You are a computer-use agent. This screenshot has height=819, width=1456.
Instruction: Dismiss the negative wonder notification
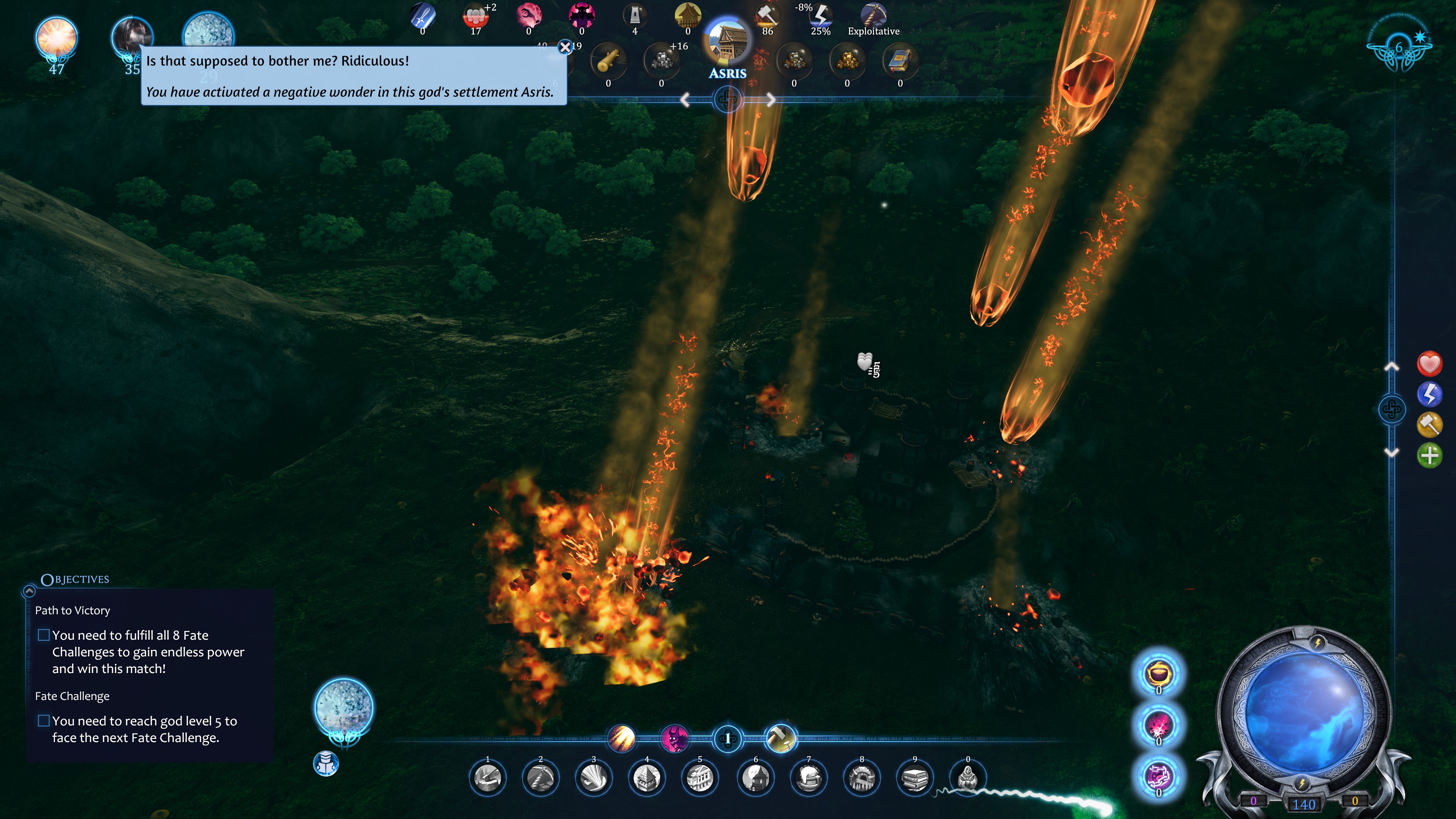click(x=565, y=47)
